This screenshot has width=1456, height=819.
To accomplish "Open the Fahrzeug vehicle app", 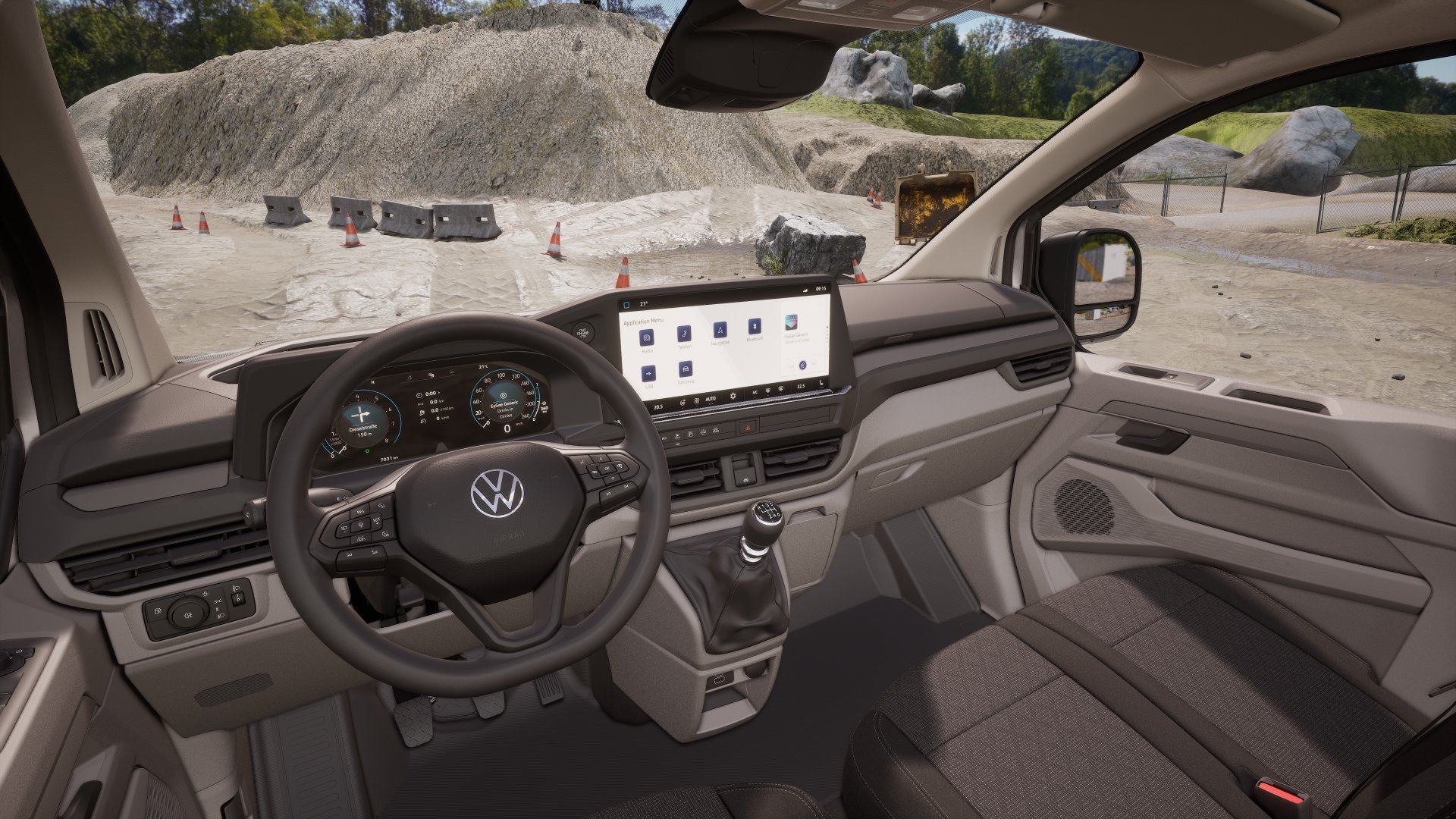I will click(x=686, y=369).
